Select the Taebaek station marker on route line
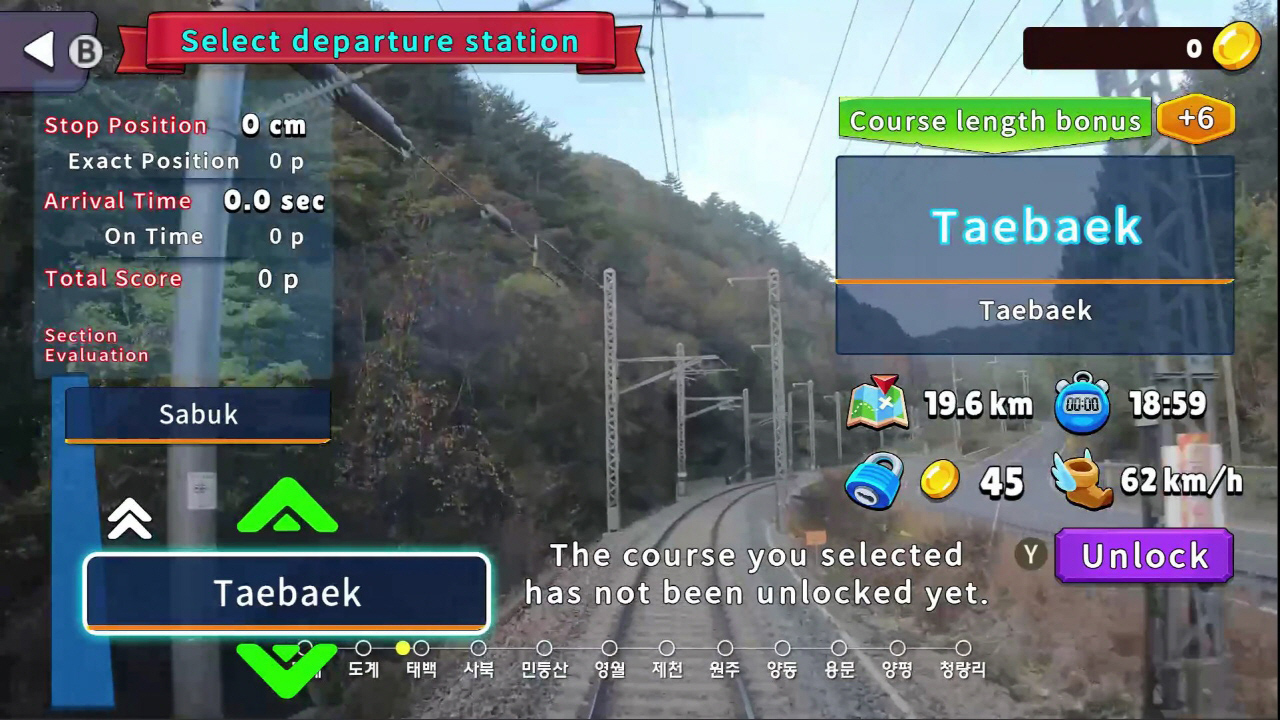This screenshot has width=1280, height=720. click(423, 649)
